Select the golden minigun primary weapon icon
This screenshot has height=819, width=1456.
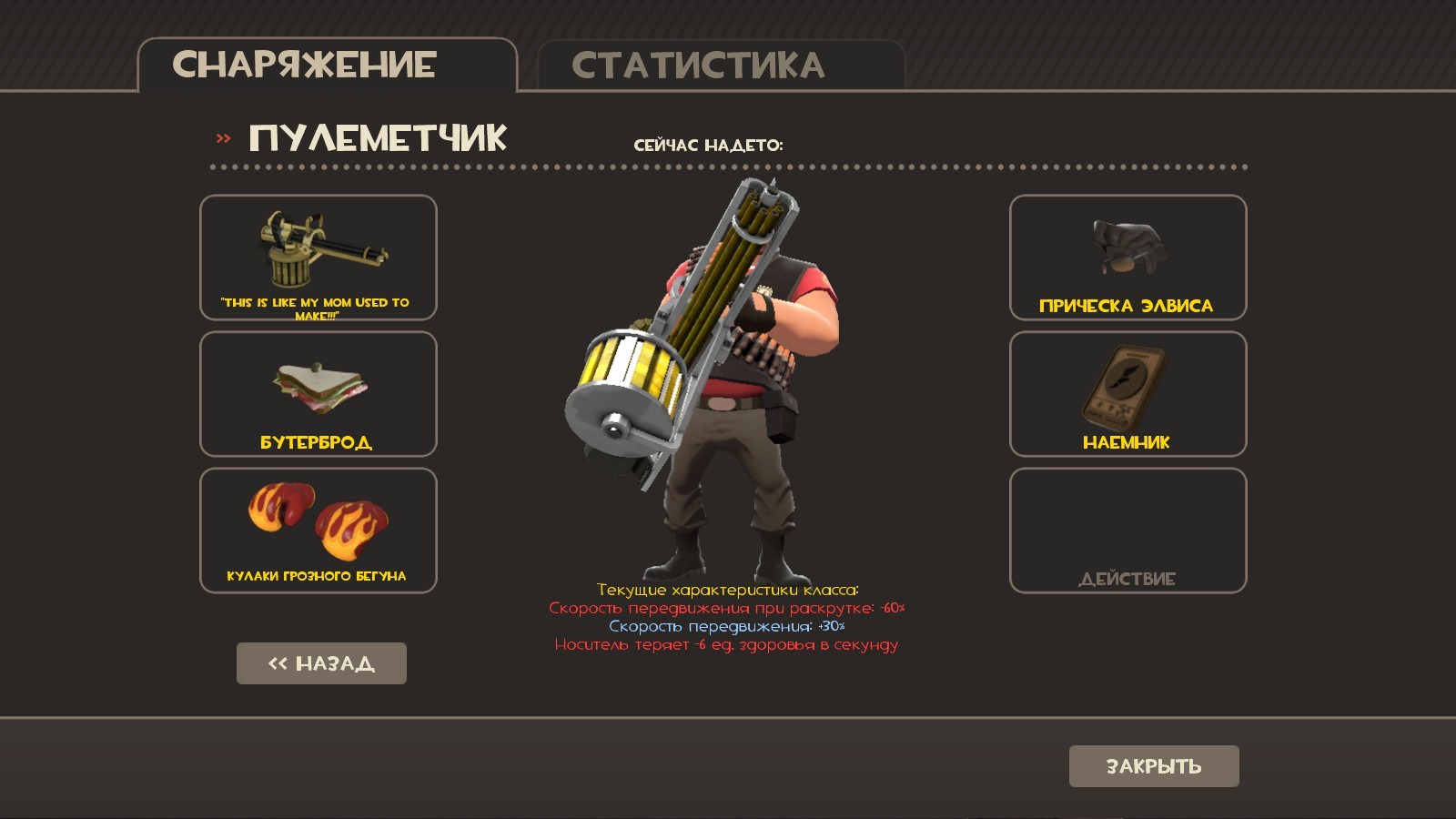[x=318, y=250]
